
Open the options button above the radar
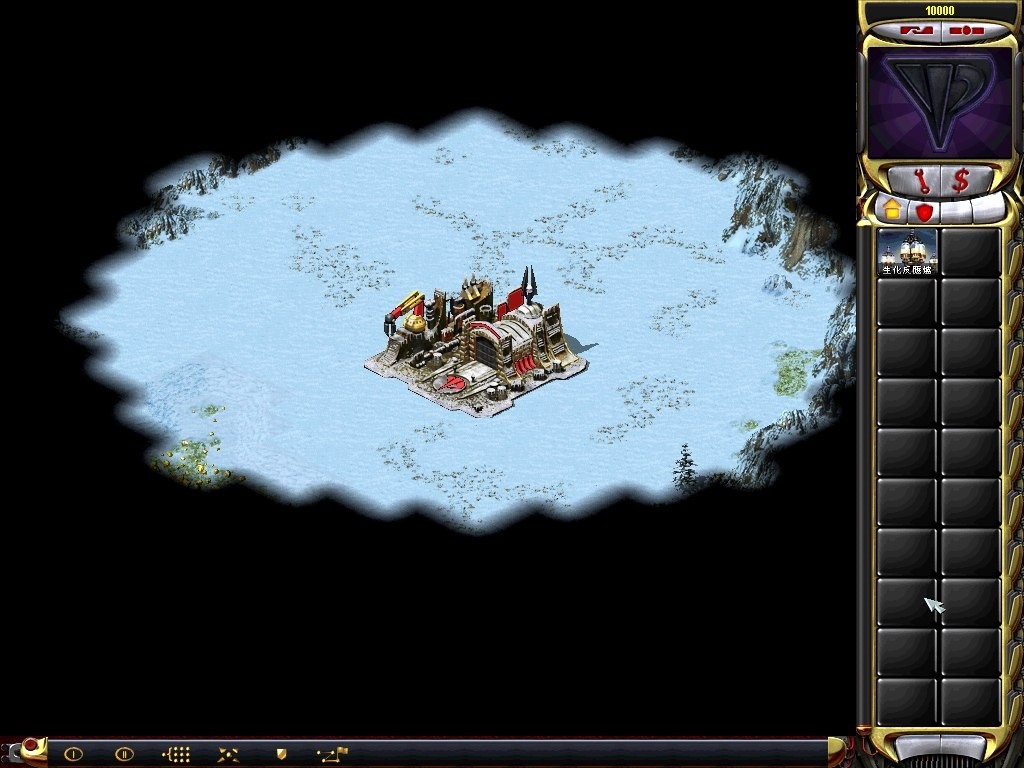pyautogui.click(x=964, y=31)
